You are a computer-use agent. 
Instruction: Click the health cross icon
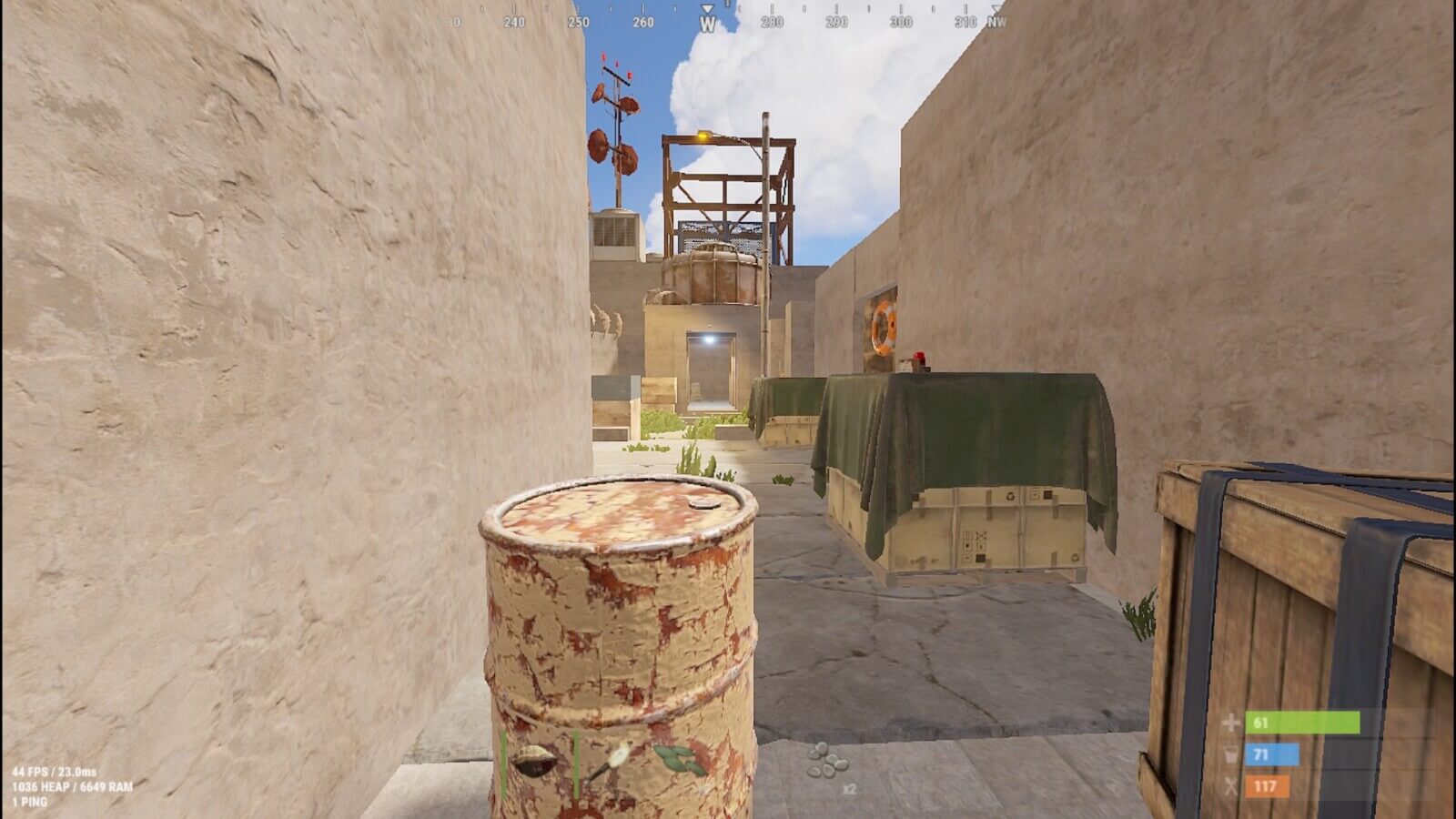1230,723
